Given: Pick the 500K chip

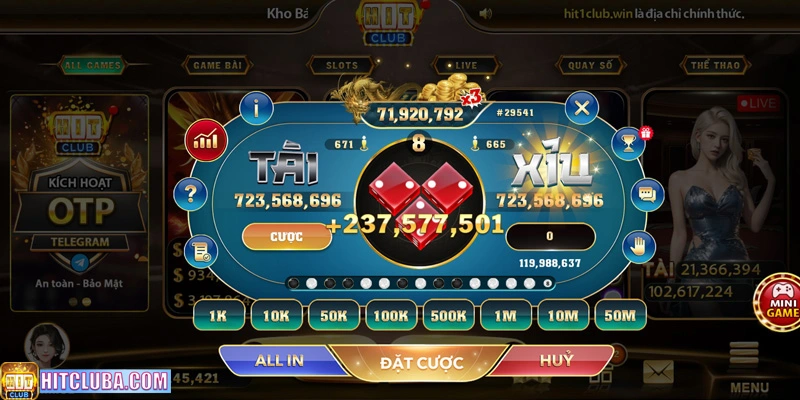Looking at the screenshot, I should (448, 315).
